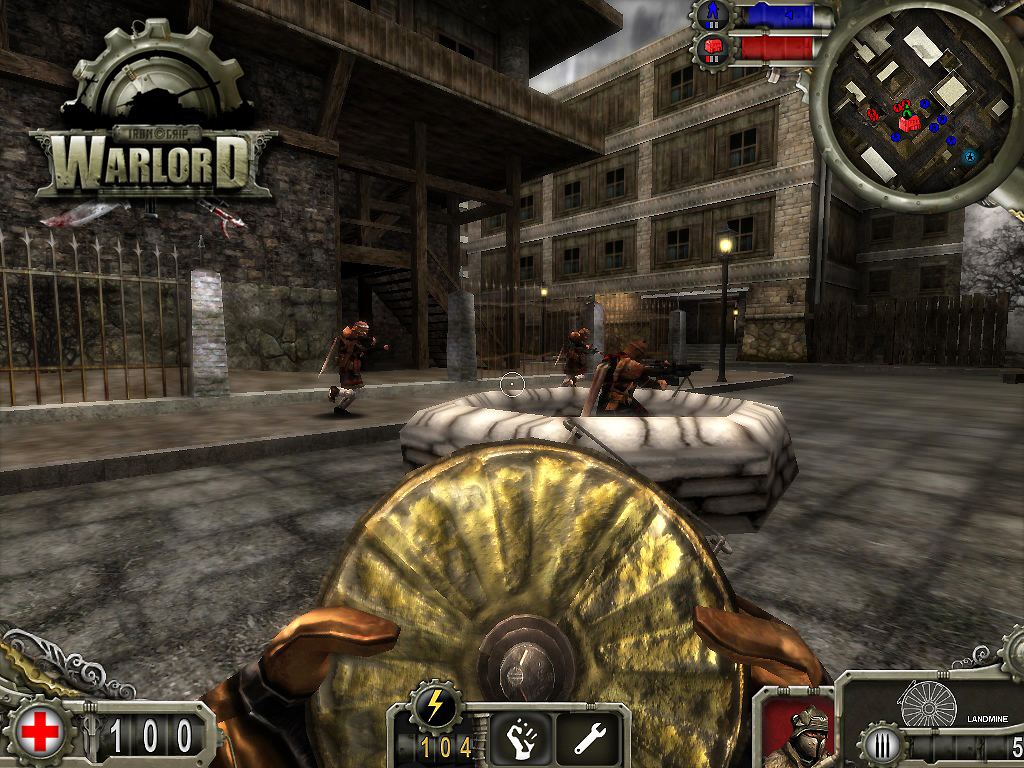Viewport: 1024px width, 768px height.
Task: Click the circular minimap
Action: (913, 105)
